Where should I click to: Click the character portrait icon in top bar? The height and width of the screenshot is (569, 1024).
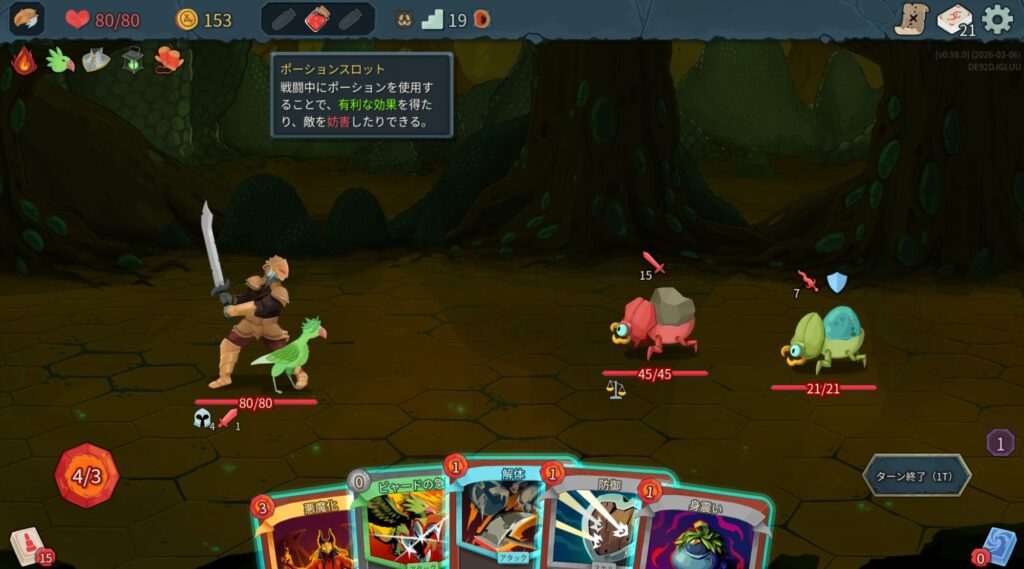(x=27, y=19)
